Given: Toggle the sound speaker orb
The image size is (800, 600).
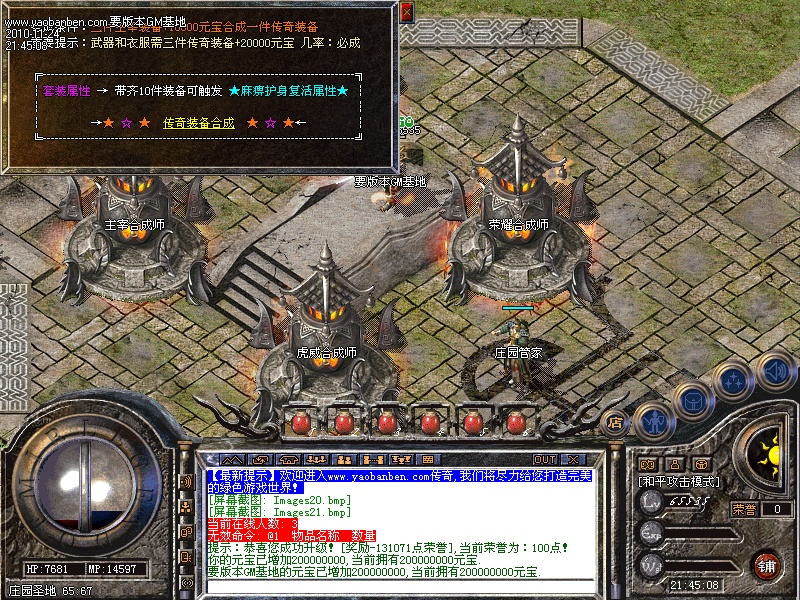Looking at the screenshot, I should (777, 370).
